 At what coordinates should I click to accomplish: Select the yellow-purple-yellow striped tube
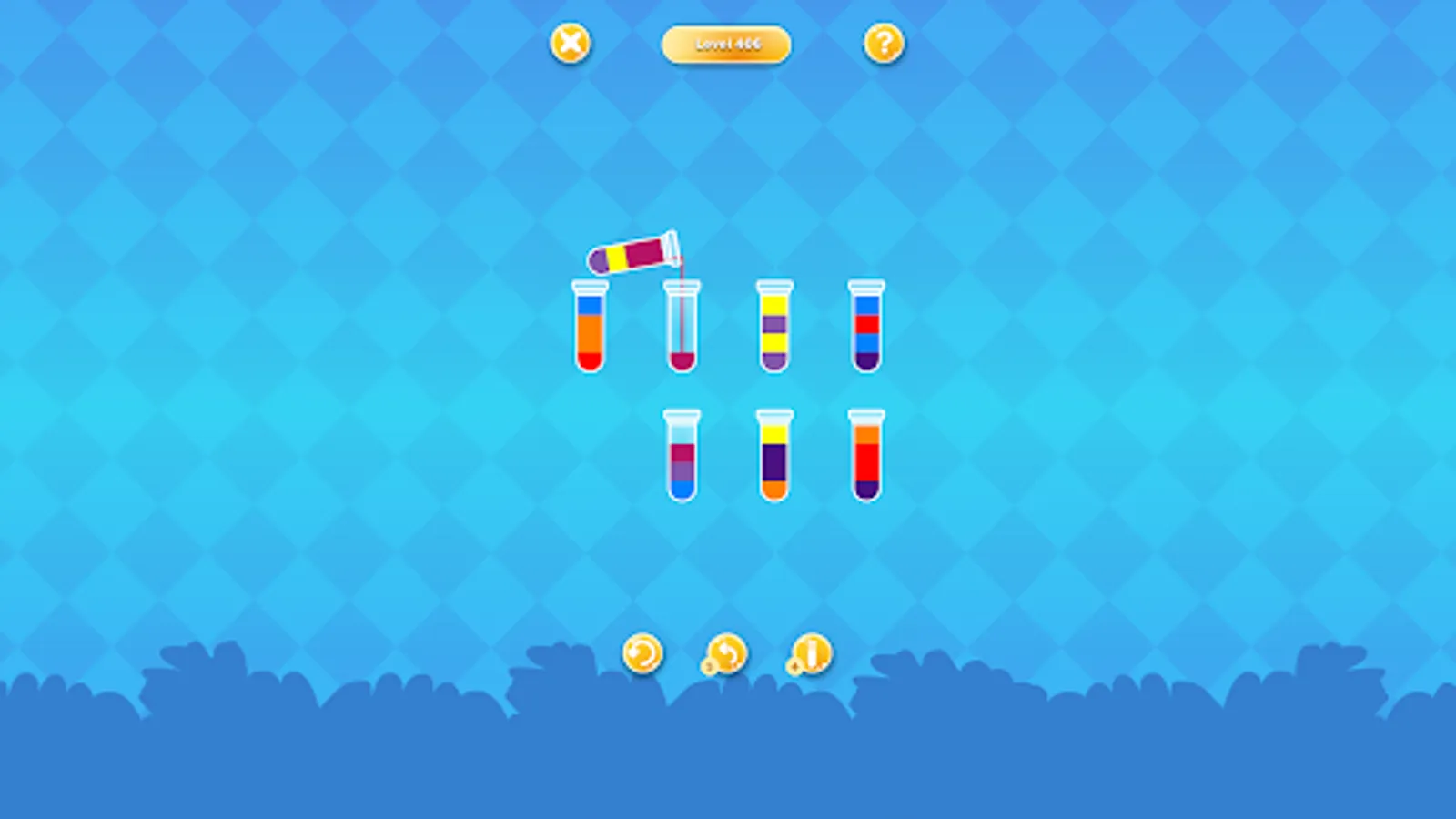point(773,328)
